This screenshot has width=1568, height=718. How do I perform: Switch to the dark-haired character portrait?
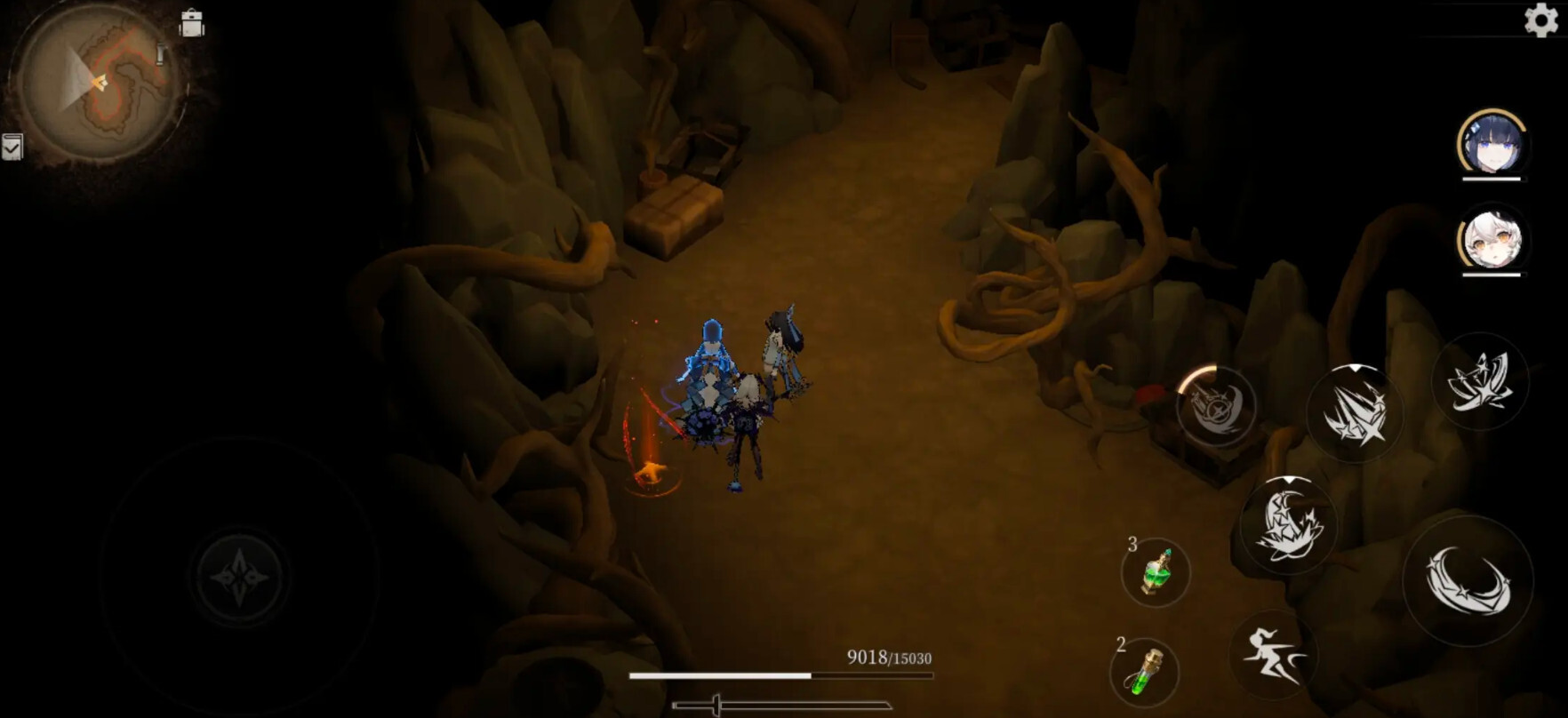(1492, 143)
